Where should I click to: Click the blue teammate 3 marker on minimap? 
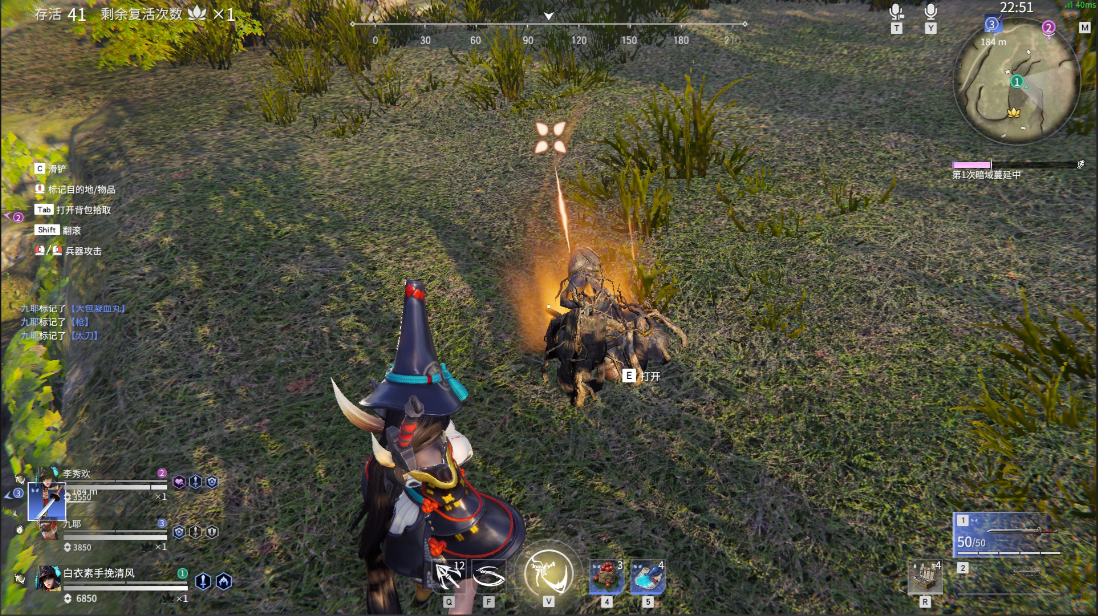coord(992,24)
